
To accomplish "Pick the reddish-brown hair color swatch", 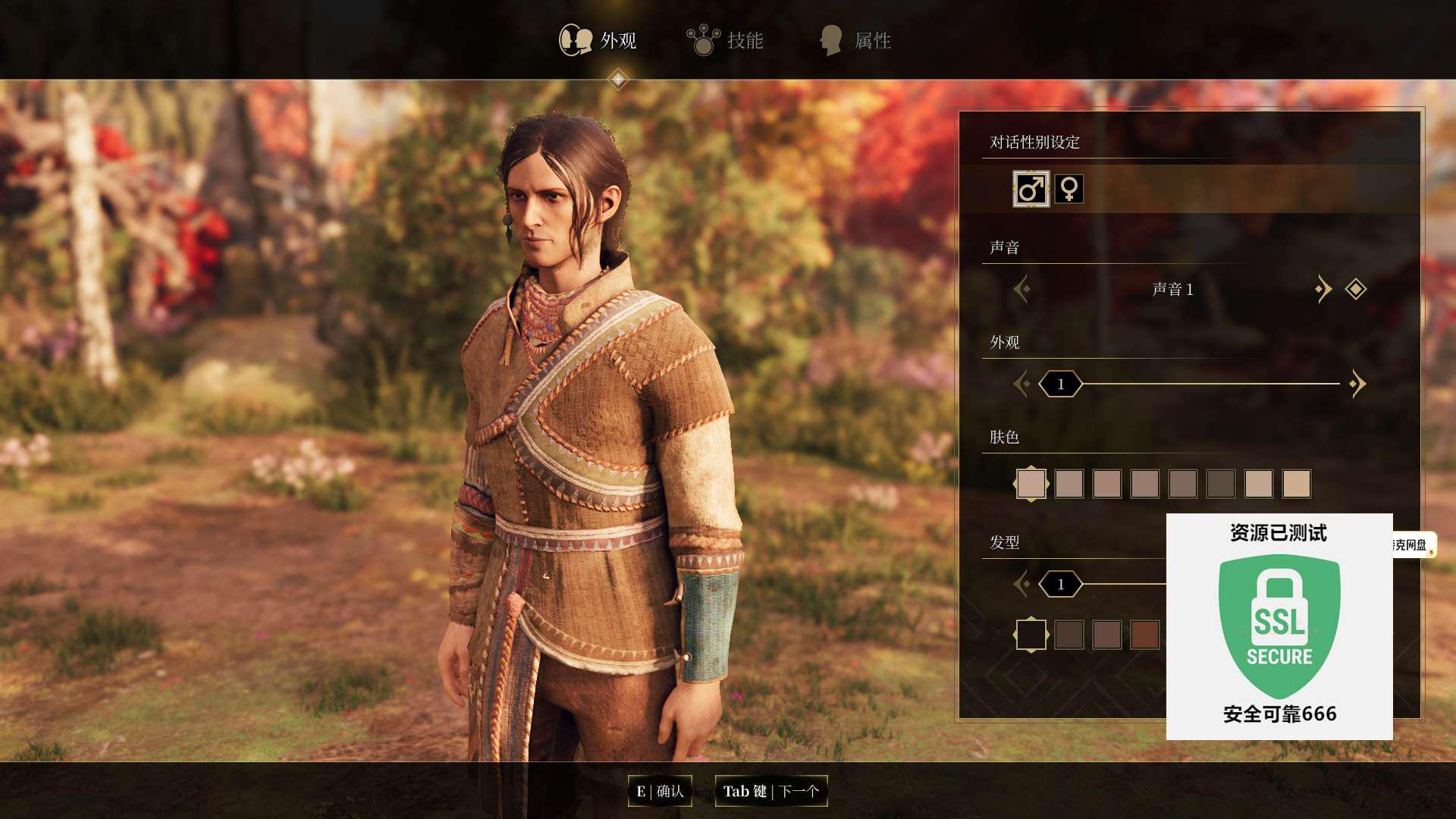I will [1144, 635].
